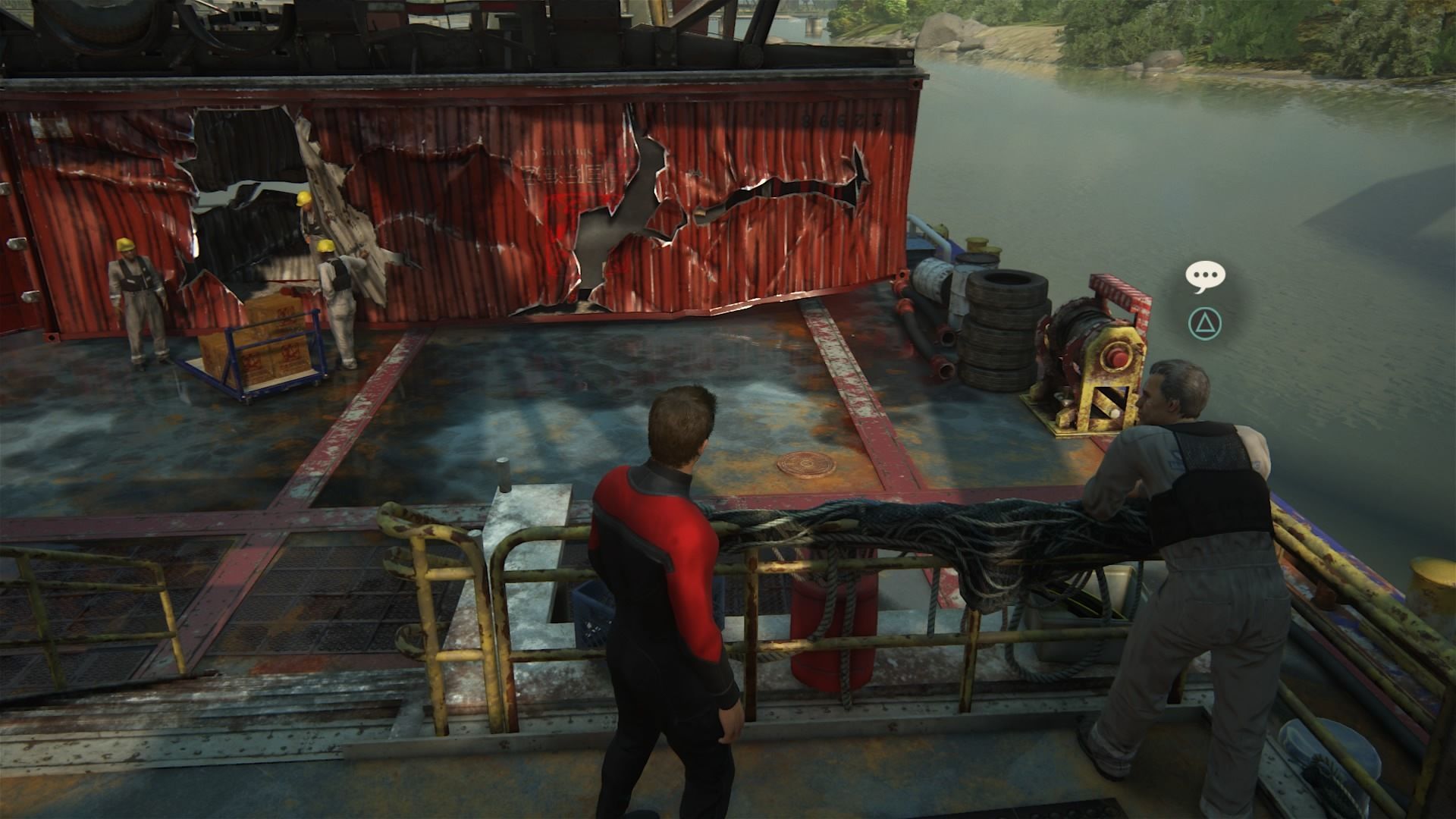This screenshot has width=1456, height=819.
Task: Select the speech bubble conversation icon
Action: 1205,277
